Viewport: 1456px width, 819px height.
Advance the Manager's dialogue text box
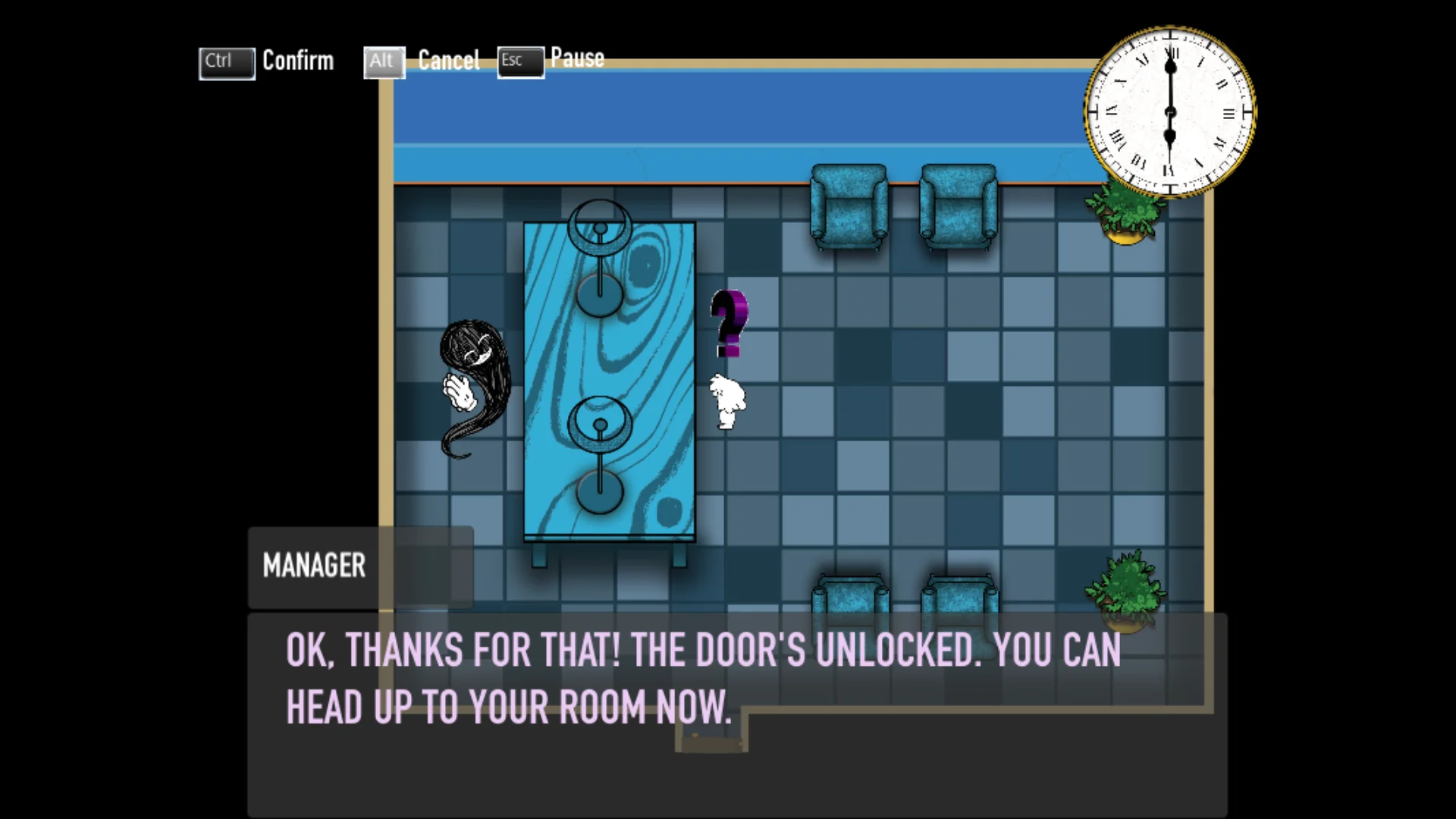coord(736,713)
